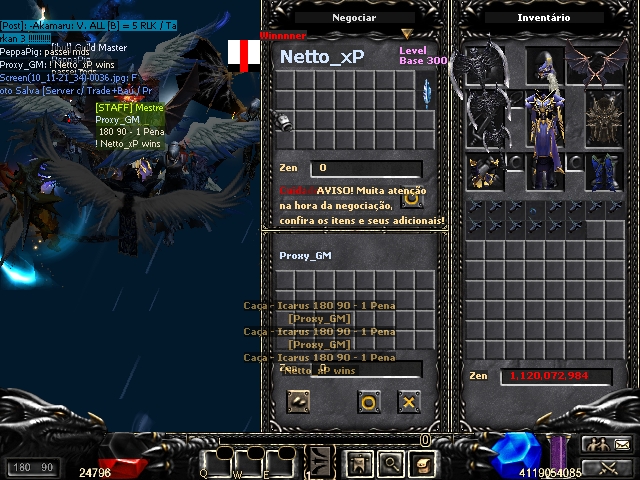Click the magnifying glass button
Image resolution: width=640 pixels, height=480 pixels.
390,463
